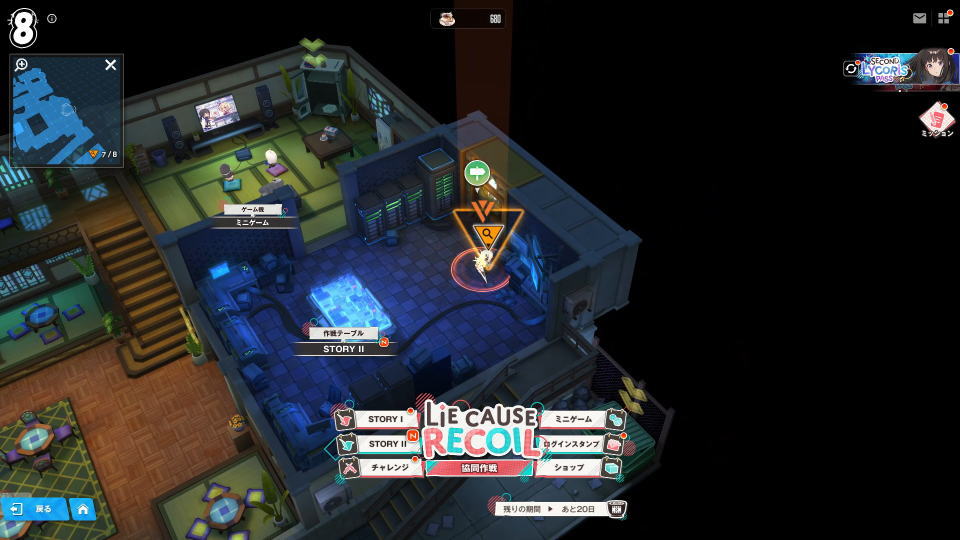Start 協同作戦 co-op operation
Viewport: 960px width, 540px height.
point(479,468)
